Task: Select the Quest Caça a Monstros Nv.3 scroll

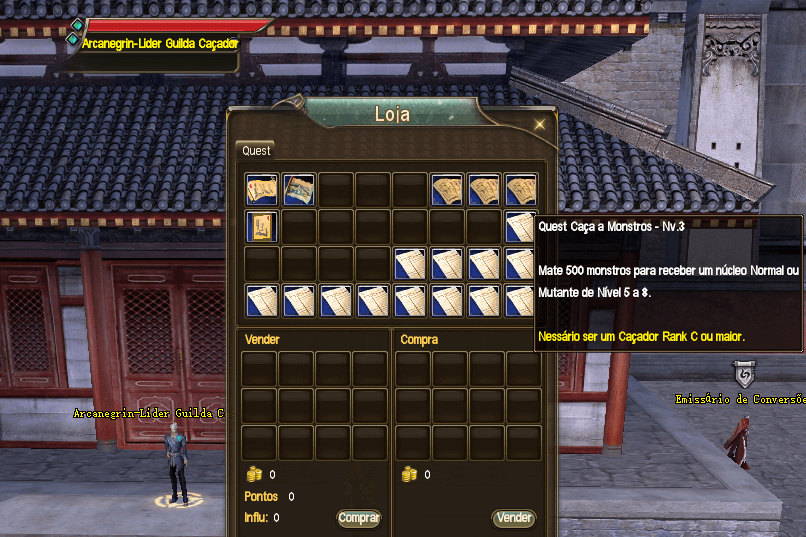Action: click(521, 226)
